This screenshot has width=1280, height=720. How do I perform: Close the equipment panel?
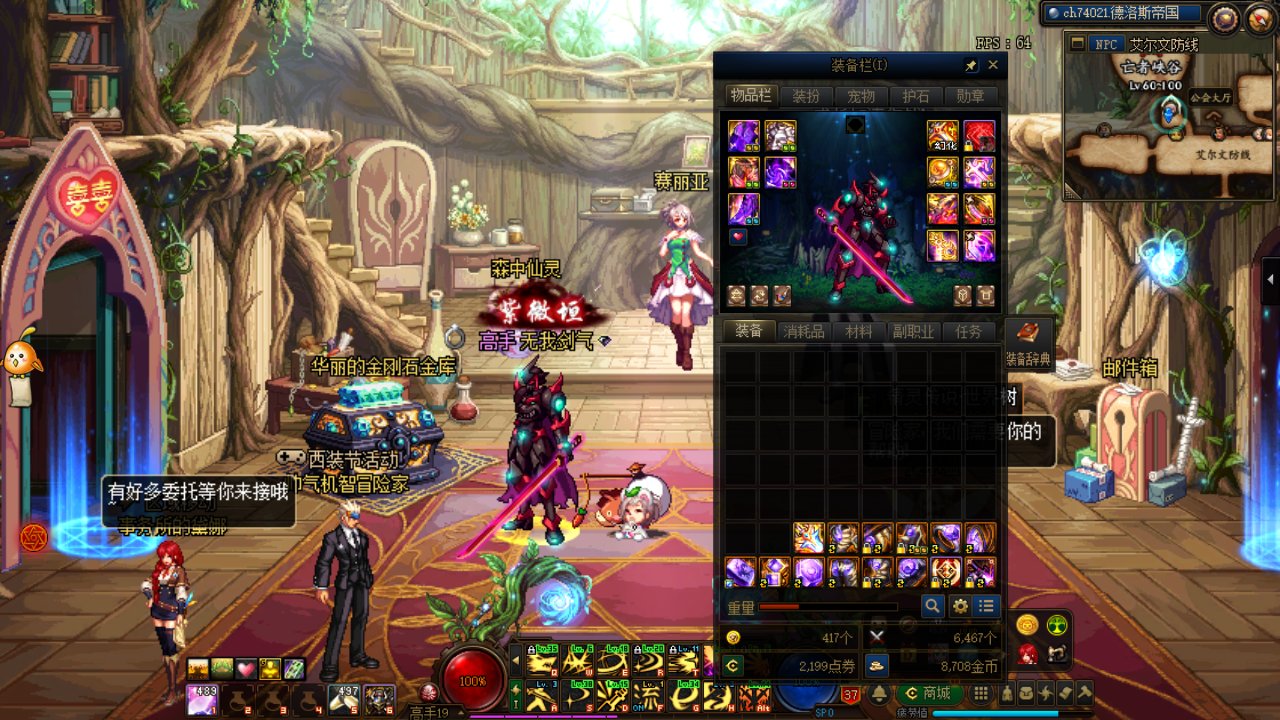click(x=993, y=65)
